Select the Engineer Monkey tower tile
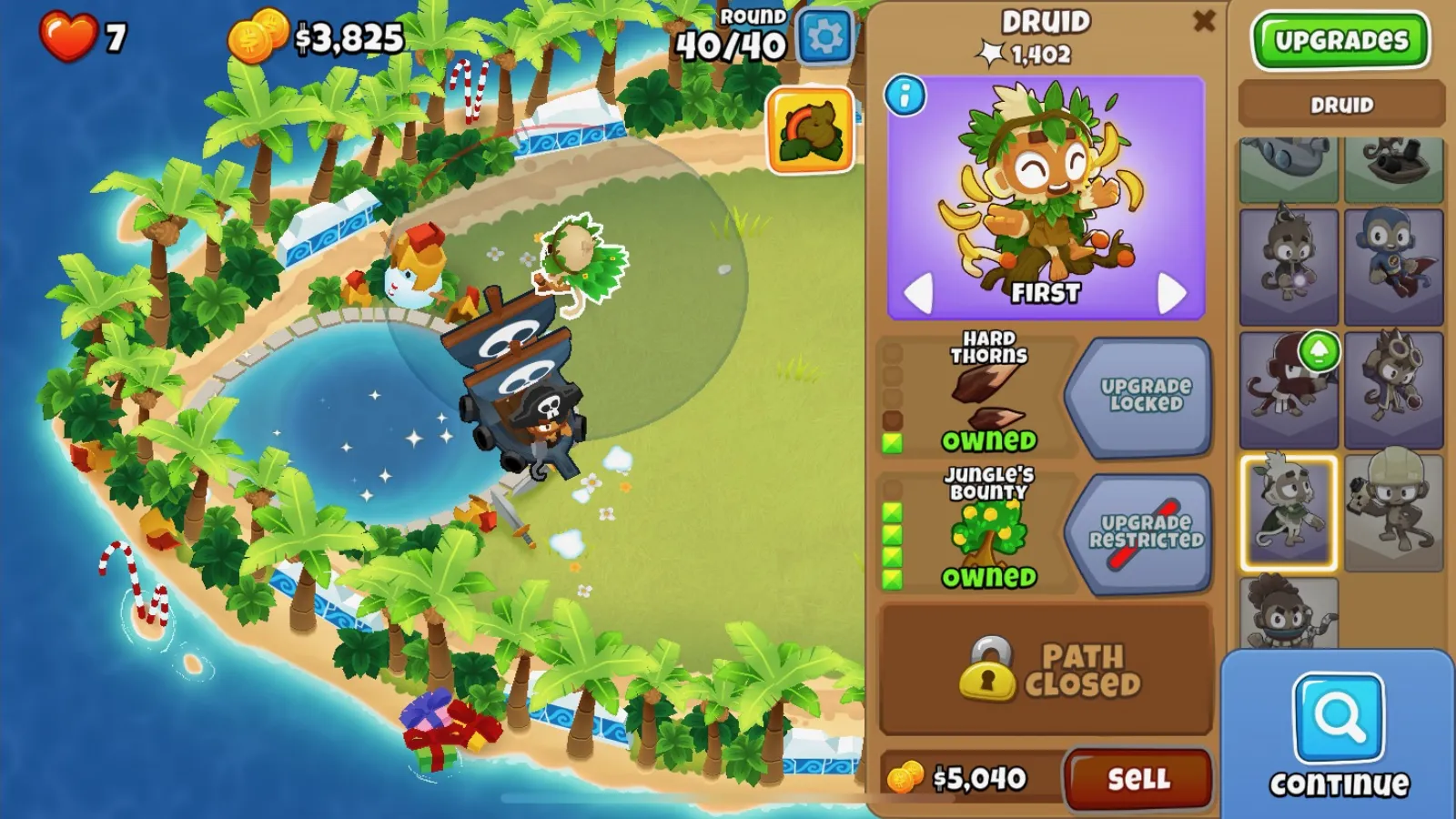 (1393, 512)
